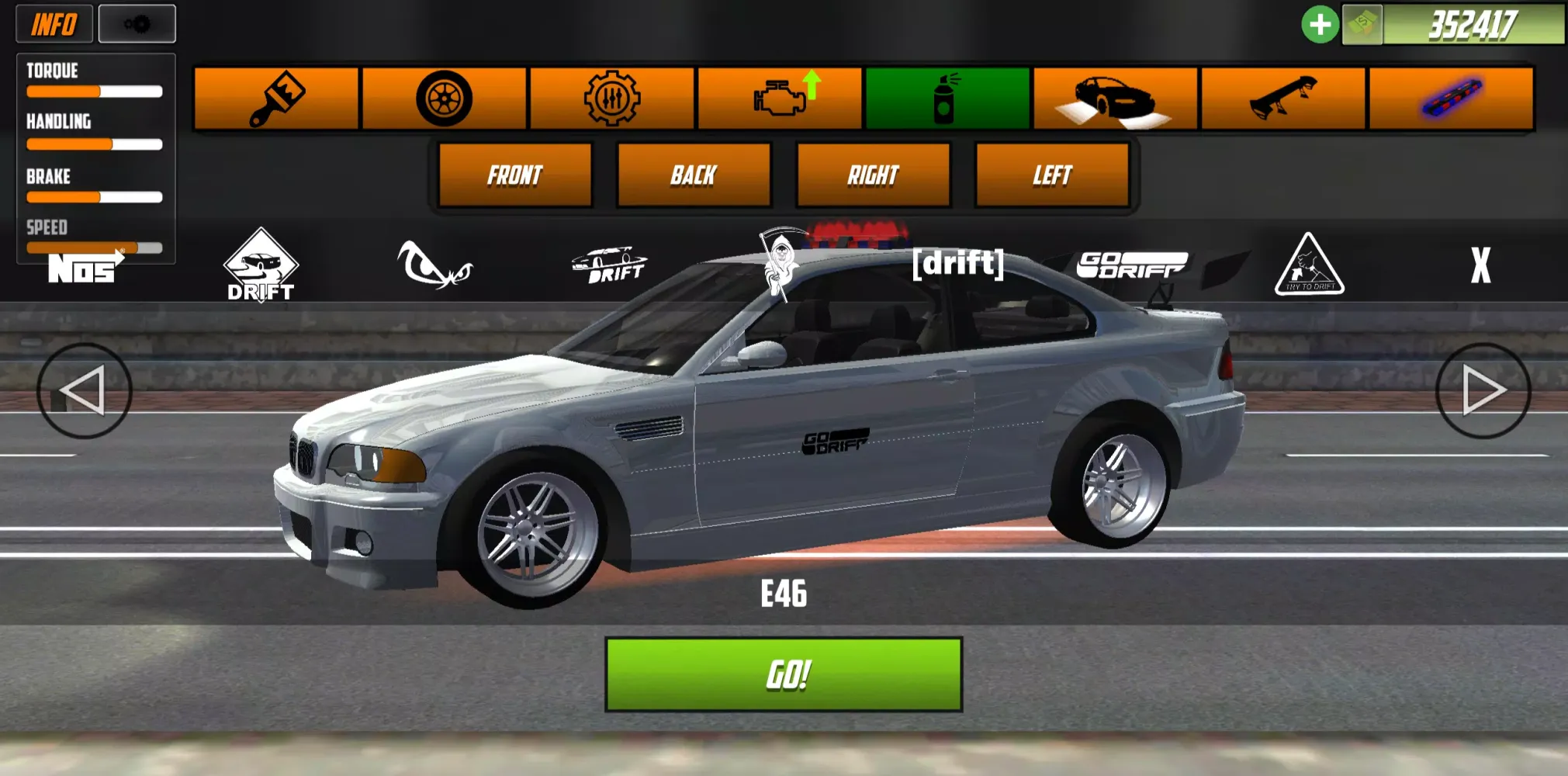Open the INFO panel
This screenshot has height=776, width=1568.
pos(54,24)
